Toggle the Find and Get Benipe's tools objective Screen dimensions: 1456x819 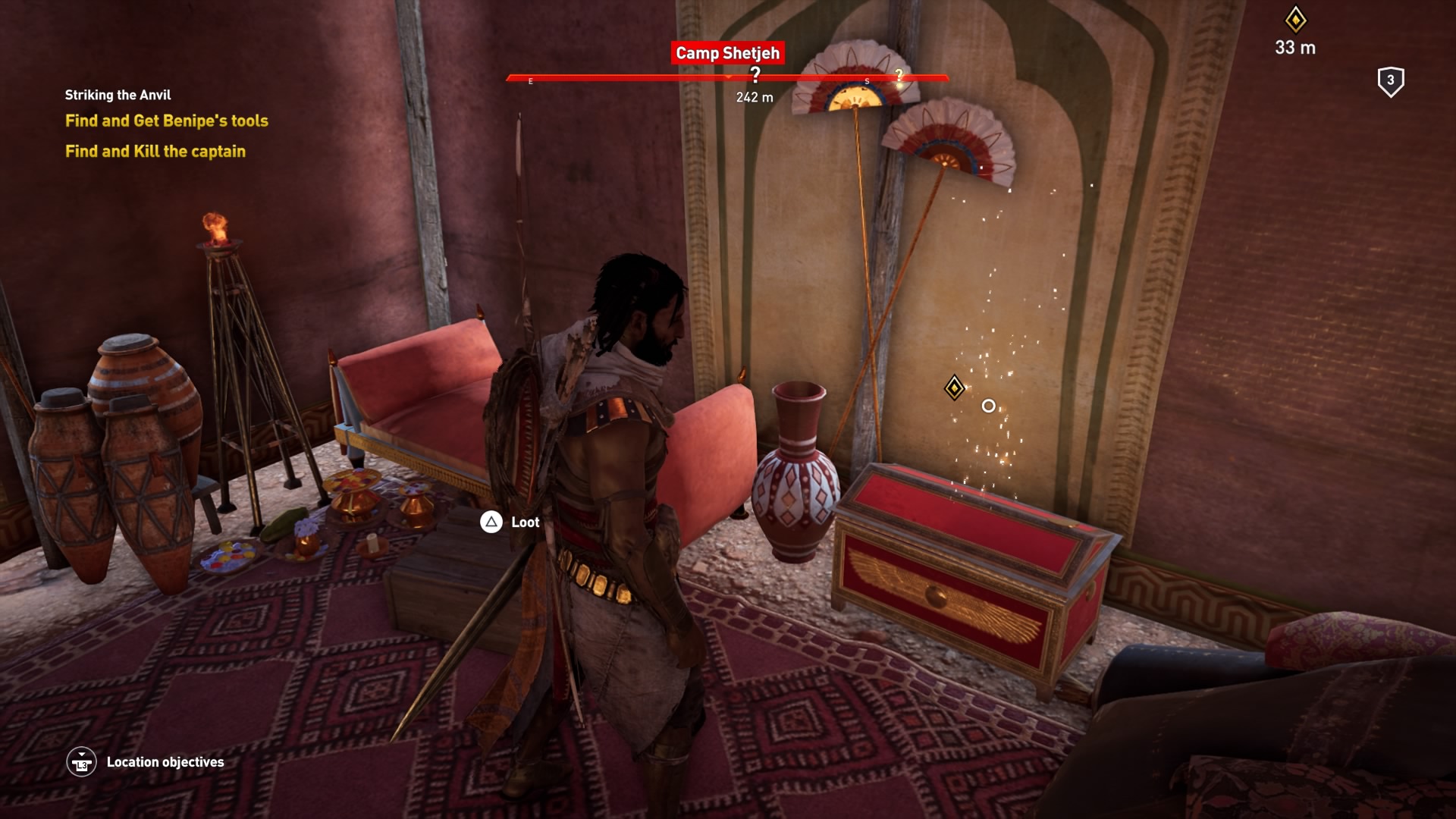(166, 121)
